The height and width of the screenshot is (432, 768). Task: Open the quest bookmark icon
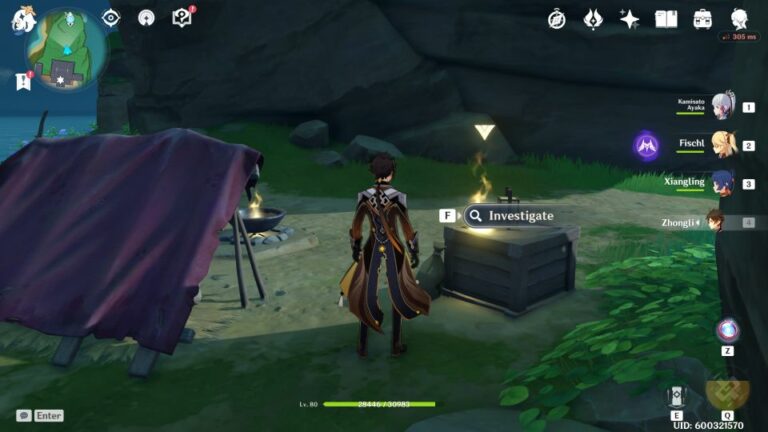click(23, 82)
